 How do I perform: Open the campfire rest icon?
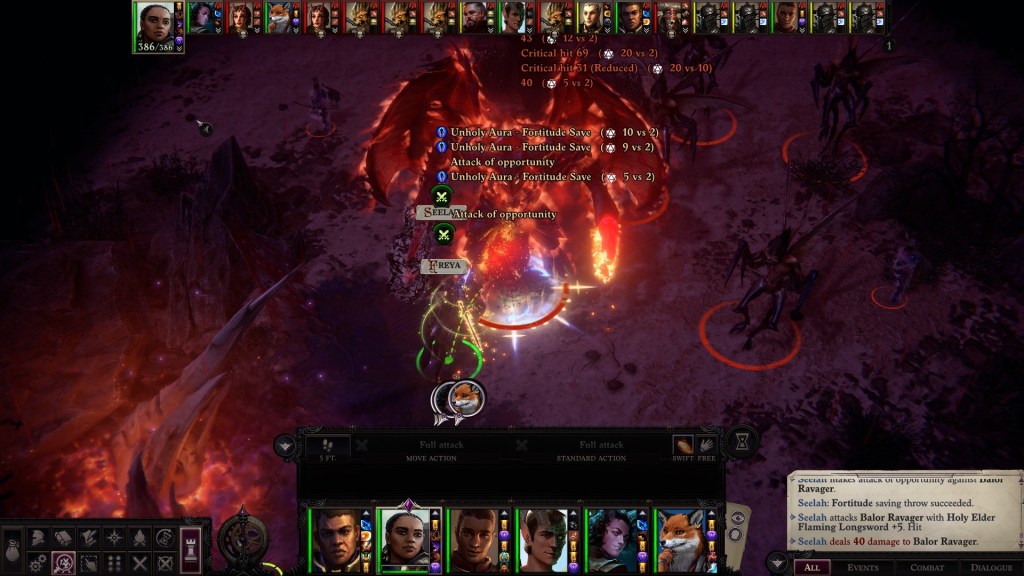[140, 538]
